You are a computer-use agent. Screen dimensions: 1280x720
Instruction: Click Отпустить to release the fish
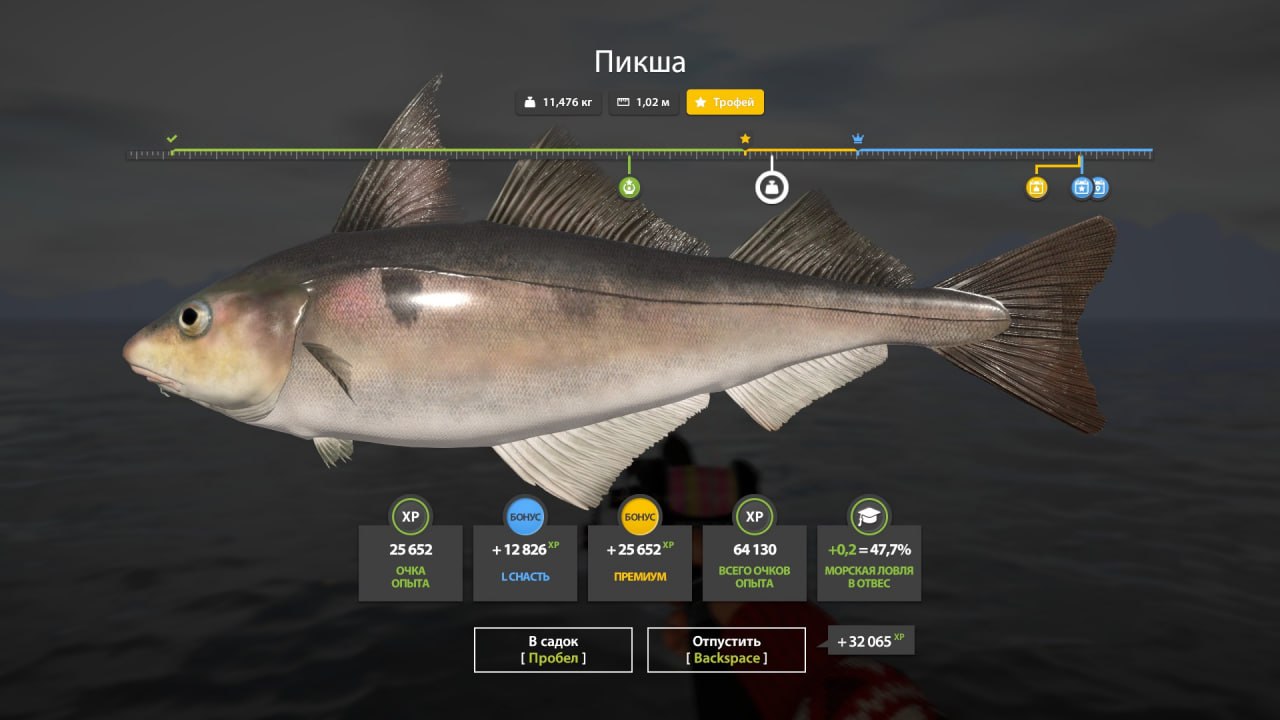[x=727, y=649]
